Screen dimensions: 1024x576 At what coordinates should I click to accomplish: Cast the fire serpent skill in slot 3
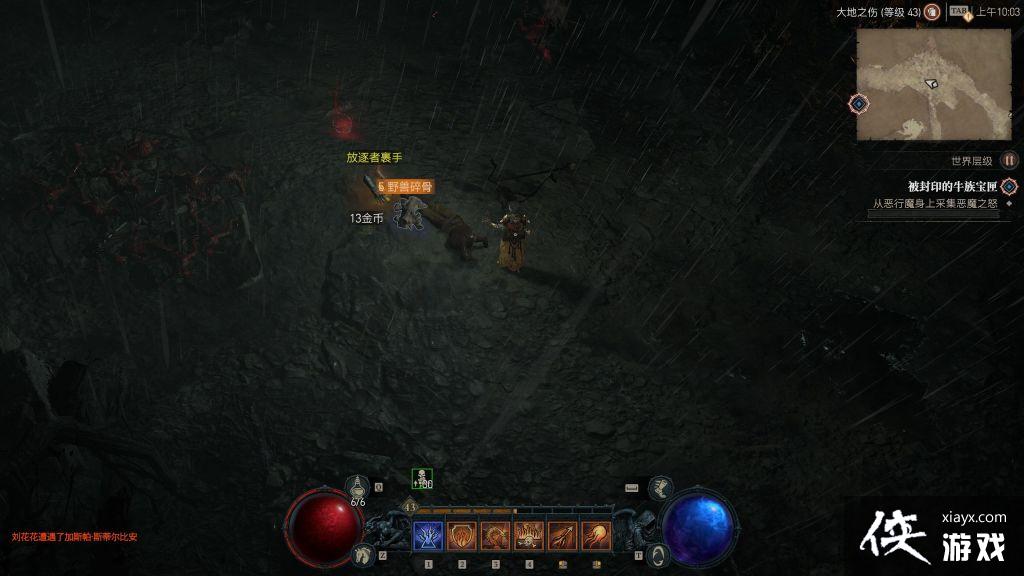(495, 537)
